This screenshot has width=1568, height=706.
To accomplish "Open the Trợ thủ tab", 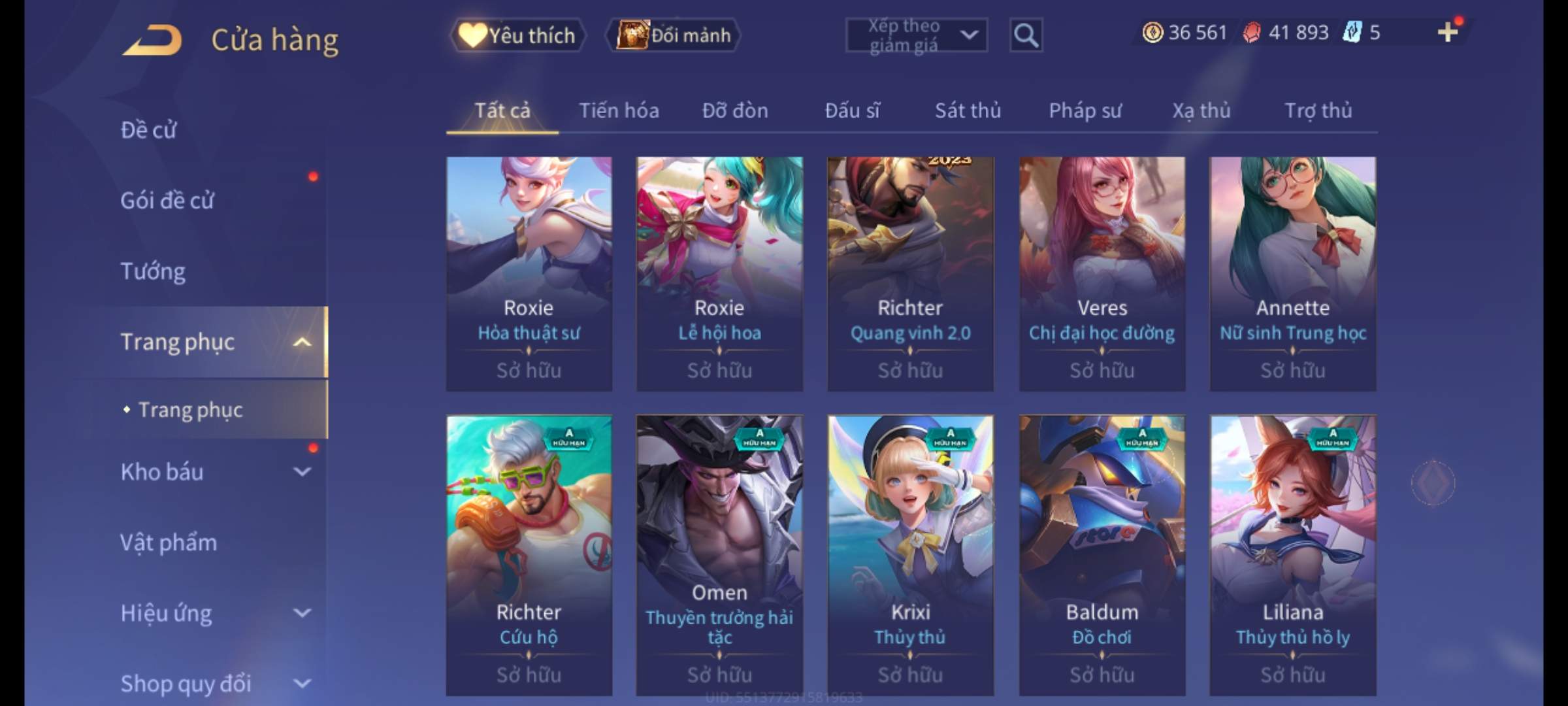I will coord(1318,110).
